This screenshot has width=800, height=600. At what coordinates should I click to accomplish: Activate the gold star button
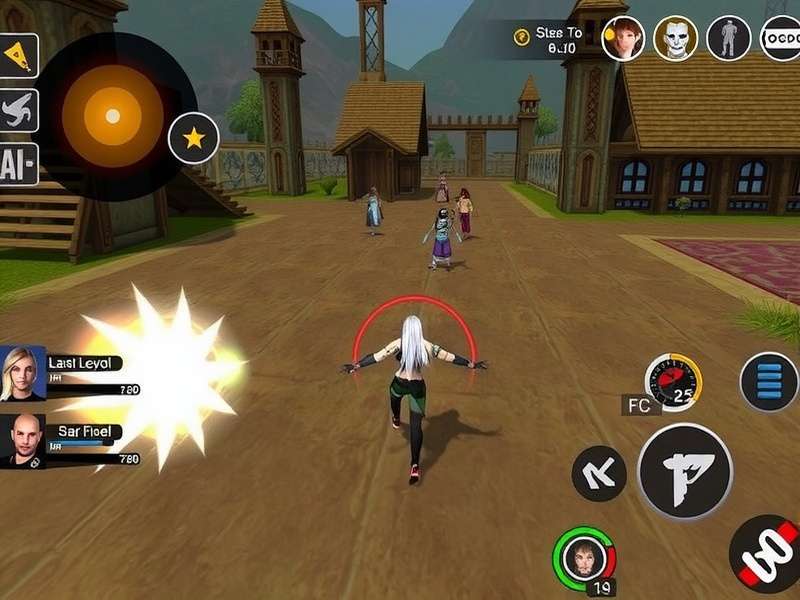click(193, 139)
